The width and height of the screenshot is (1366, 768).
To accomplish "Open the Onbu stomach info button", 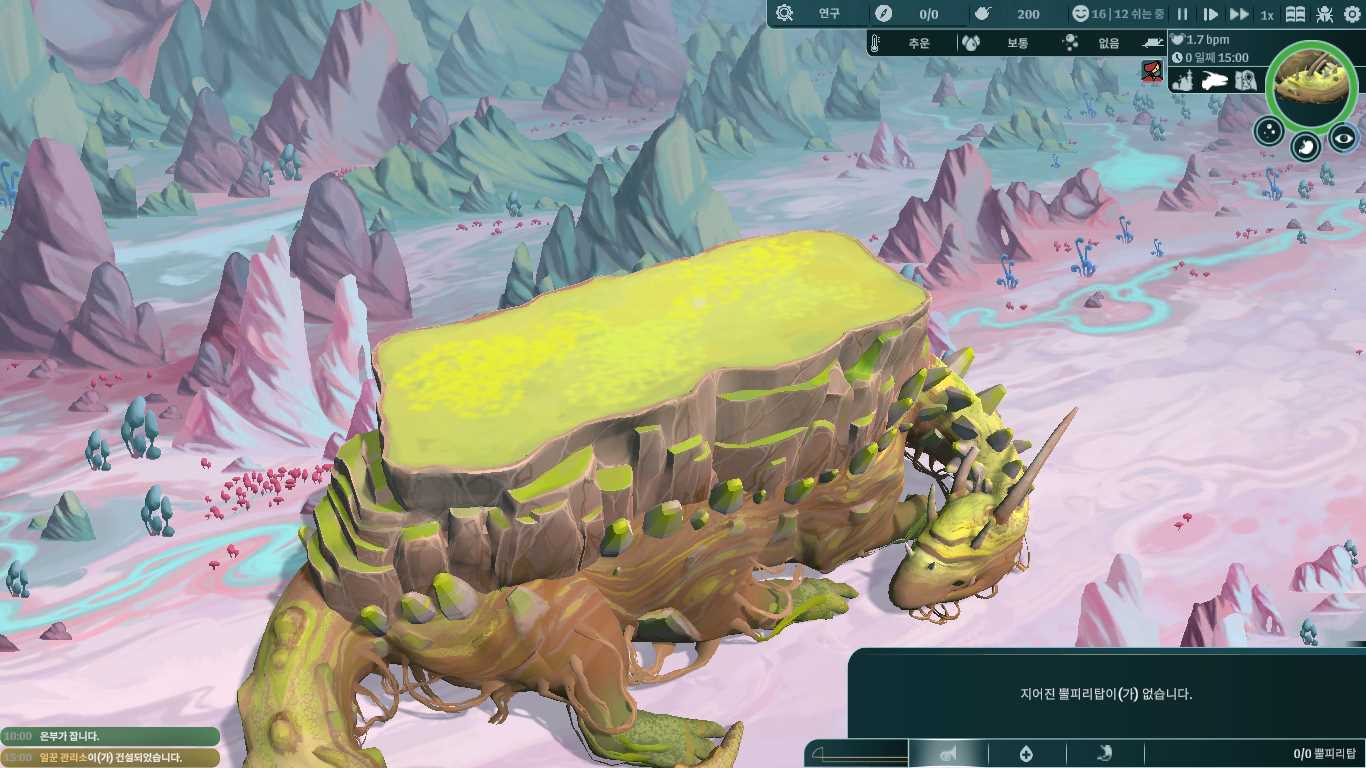I will point(1306,147).
